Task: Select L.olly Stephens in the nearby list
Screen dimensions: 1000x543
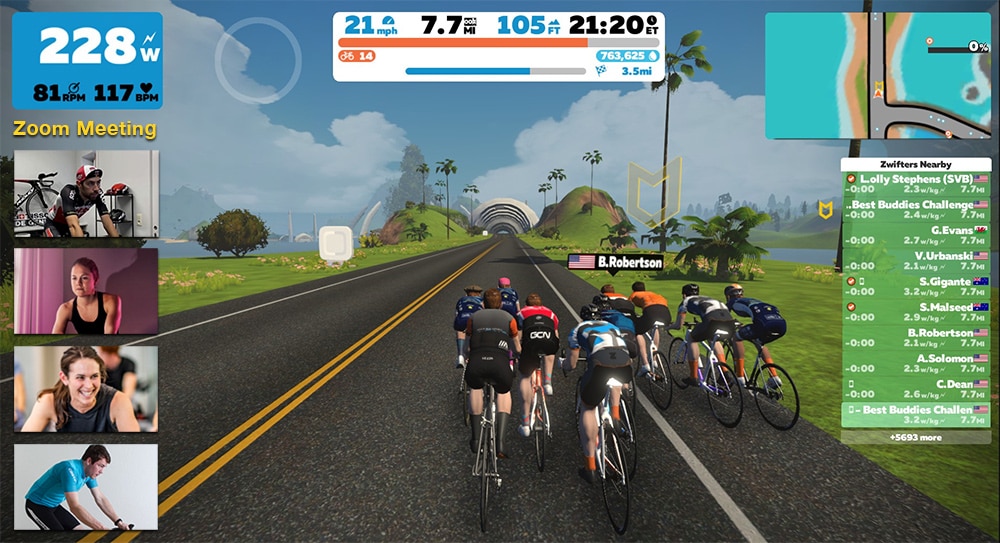Action: pyautogui.click(x=916, y=184)
